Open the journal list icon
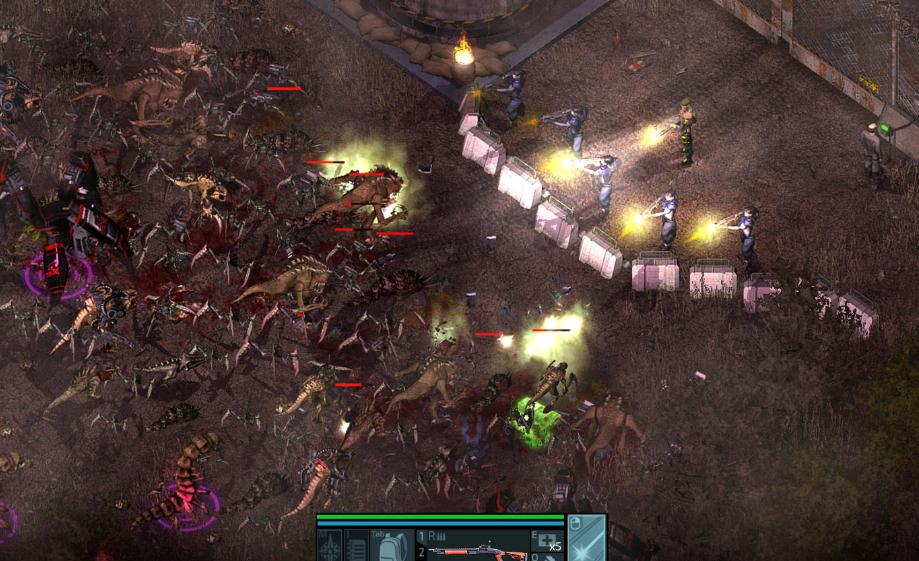Image resolution: width=919 pixels, height=561 pixels. 357,547
